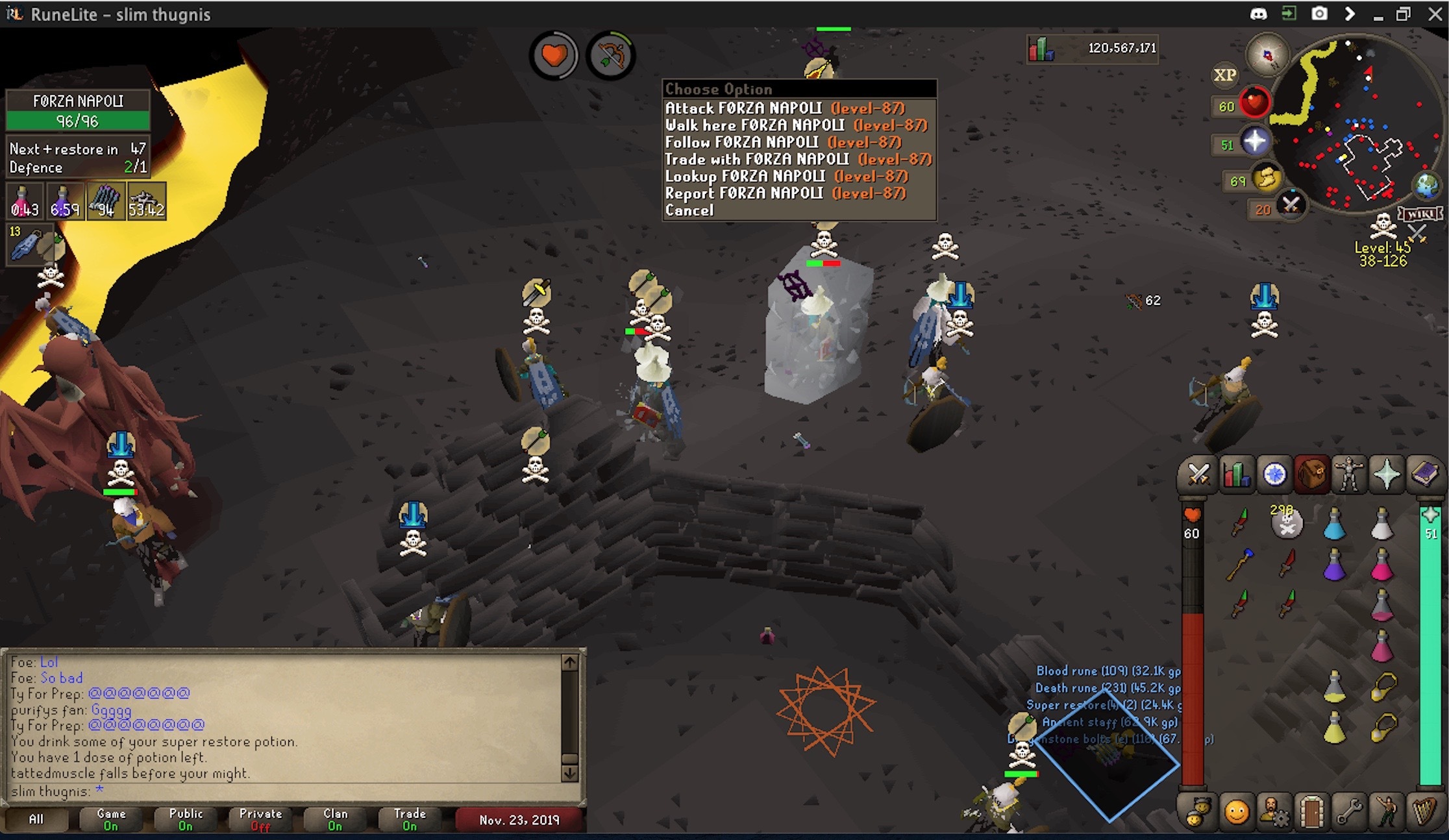Activate the quick-prayer orb
This screenshot has height=840, width=1449.
1254,141
